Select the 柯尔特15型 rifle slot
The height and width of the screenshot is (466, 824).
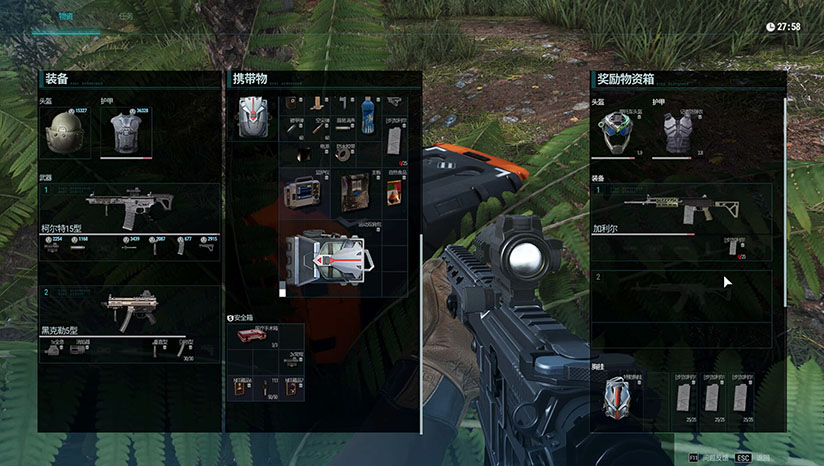(x=127, y=206)
